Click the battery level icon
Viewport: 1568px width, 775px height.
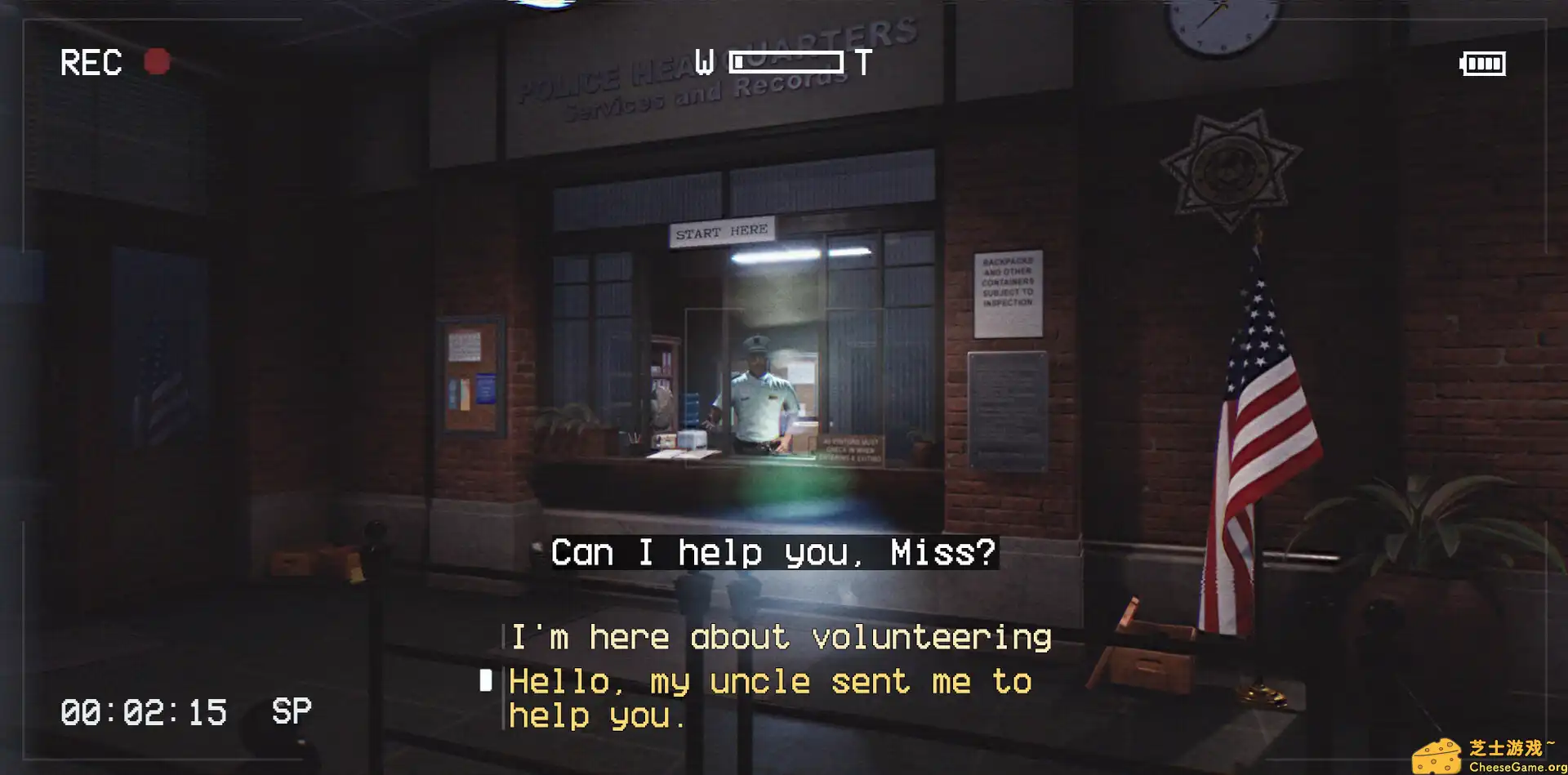tap(1484, 63)
